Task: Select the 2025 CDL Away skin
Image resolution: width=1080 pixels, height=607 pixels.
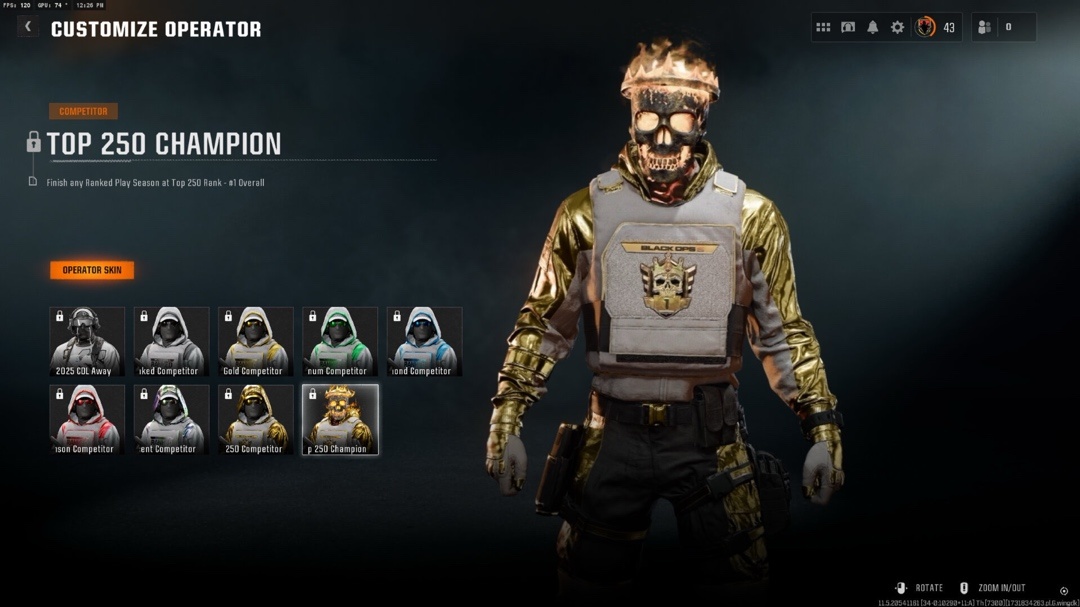Action: click(87, 342)
